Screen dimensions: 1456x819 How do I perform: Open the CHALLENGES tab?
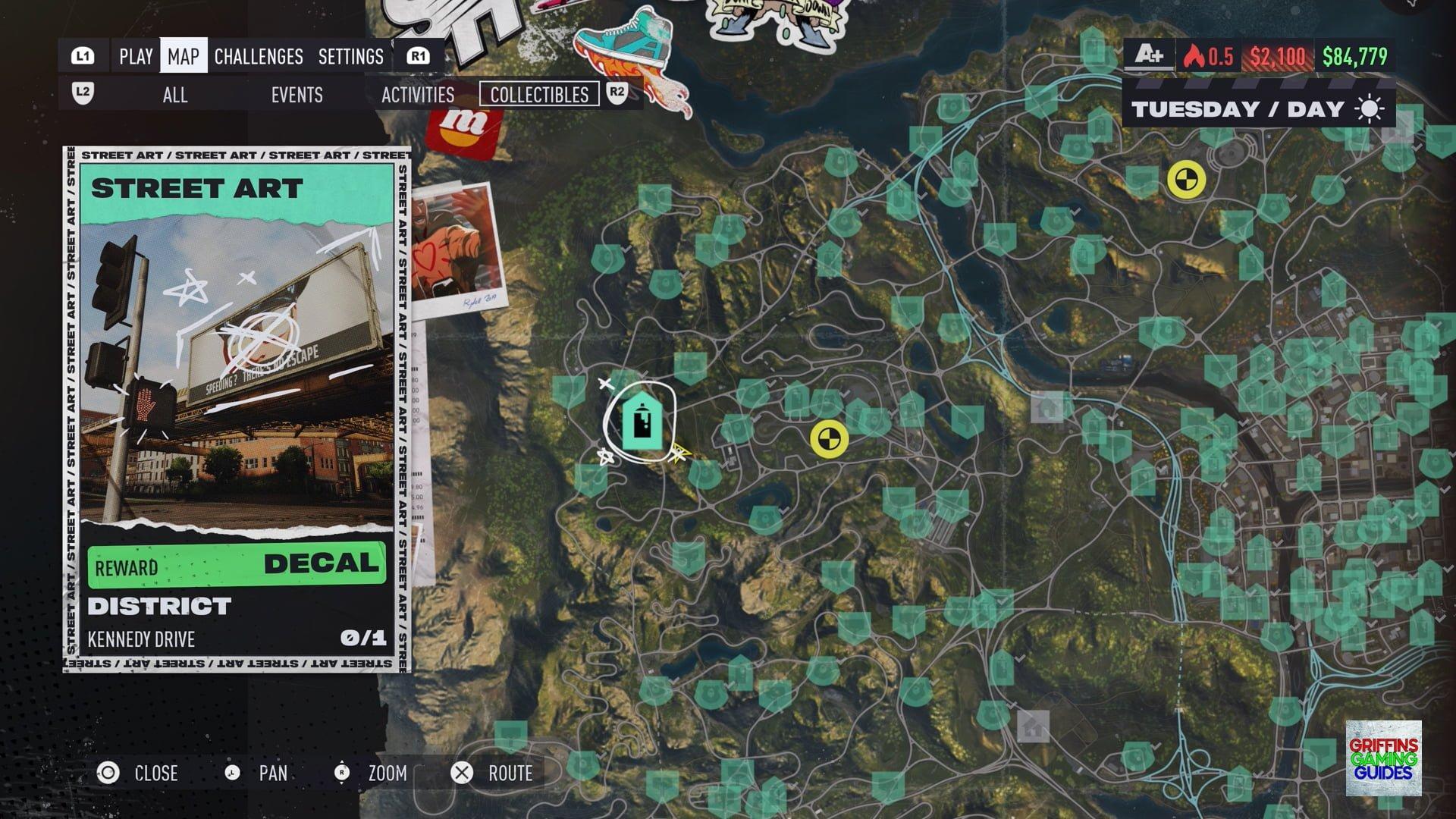tap(259, 56)
